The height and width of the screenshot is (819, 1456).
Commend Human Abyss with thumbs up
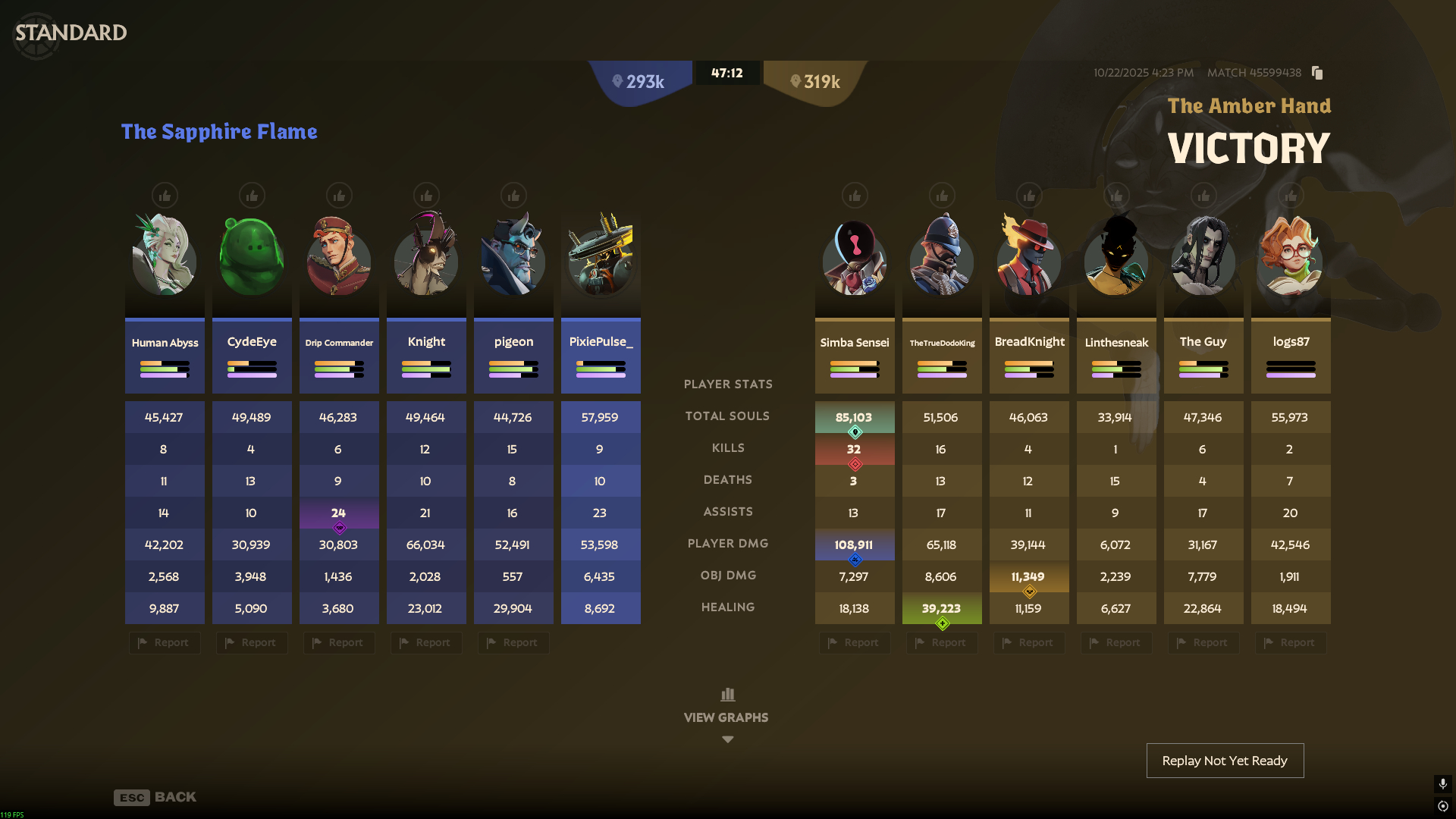(x=165, y=196)
